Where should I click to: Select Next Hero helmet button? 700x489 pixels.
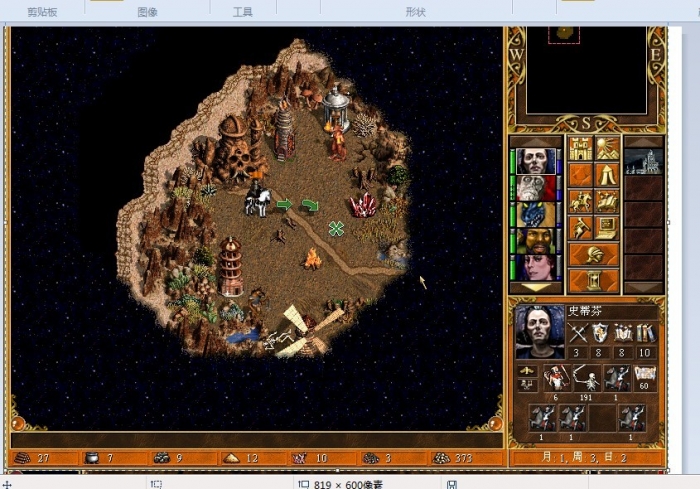(x=593, y=254)
